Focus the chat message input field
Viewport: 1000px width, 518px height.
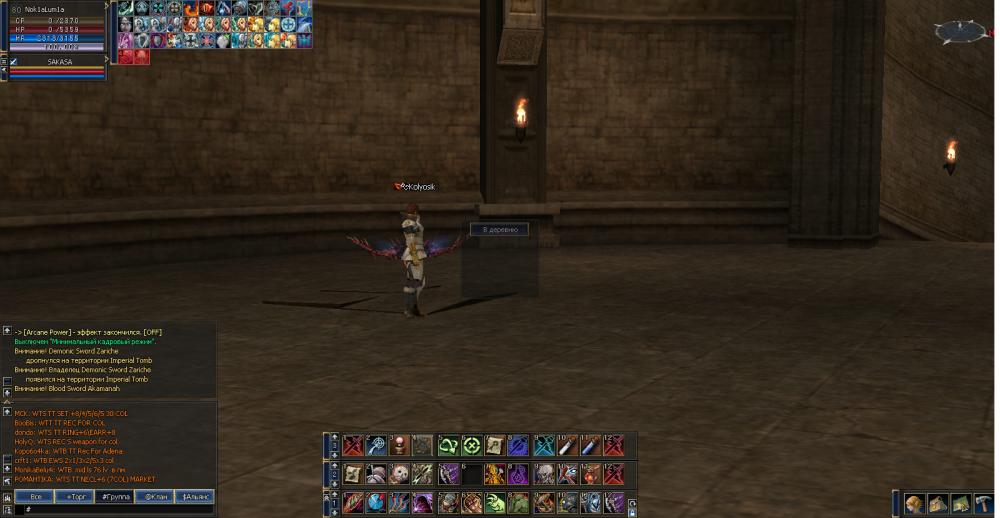(115, 510)
